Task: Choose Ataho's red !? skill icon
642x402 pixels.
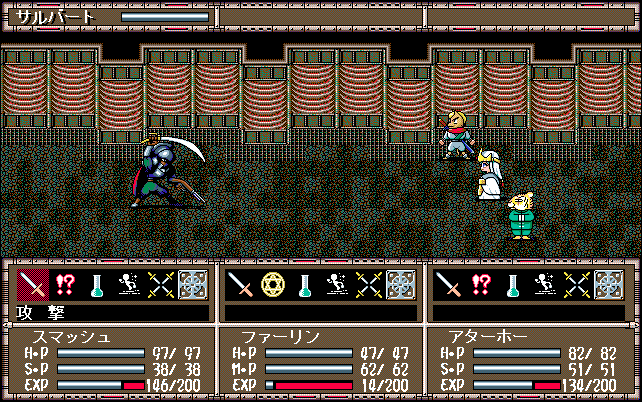Action: point(480,286)
